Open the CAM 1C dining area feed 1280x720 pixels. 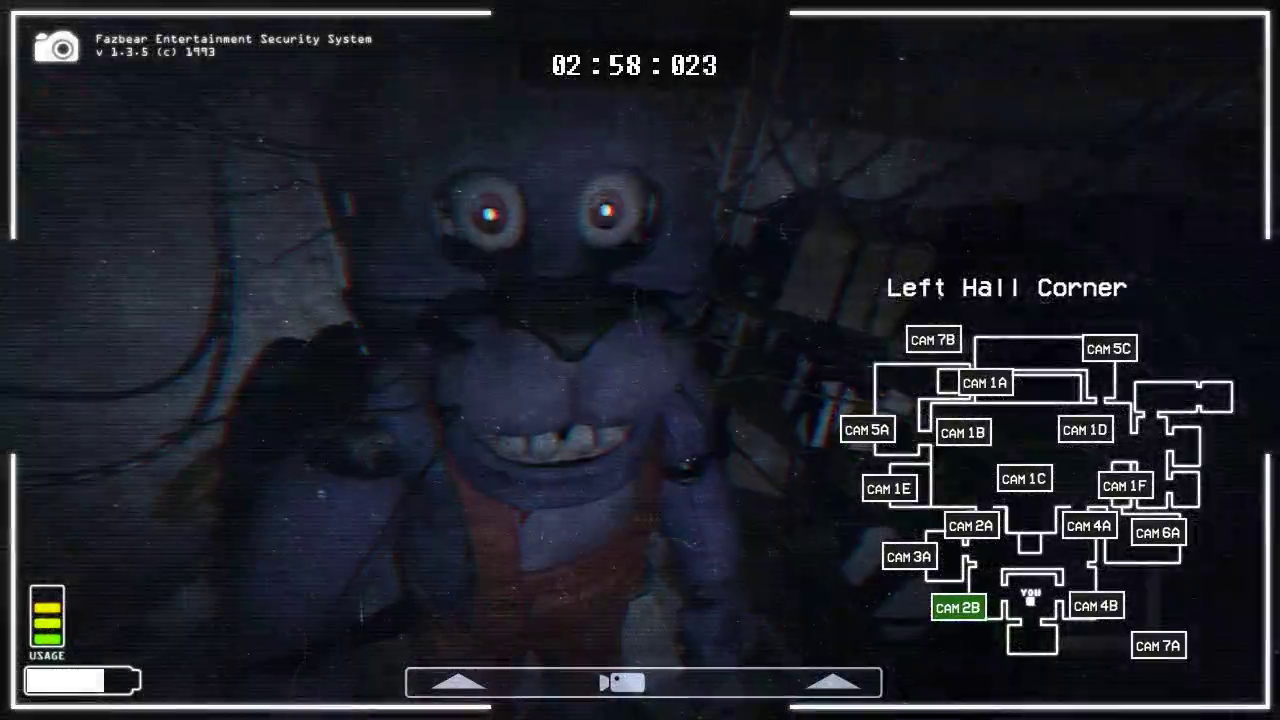click(x=1023, y=478)
